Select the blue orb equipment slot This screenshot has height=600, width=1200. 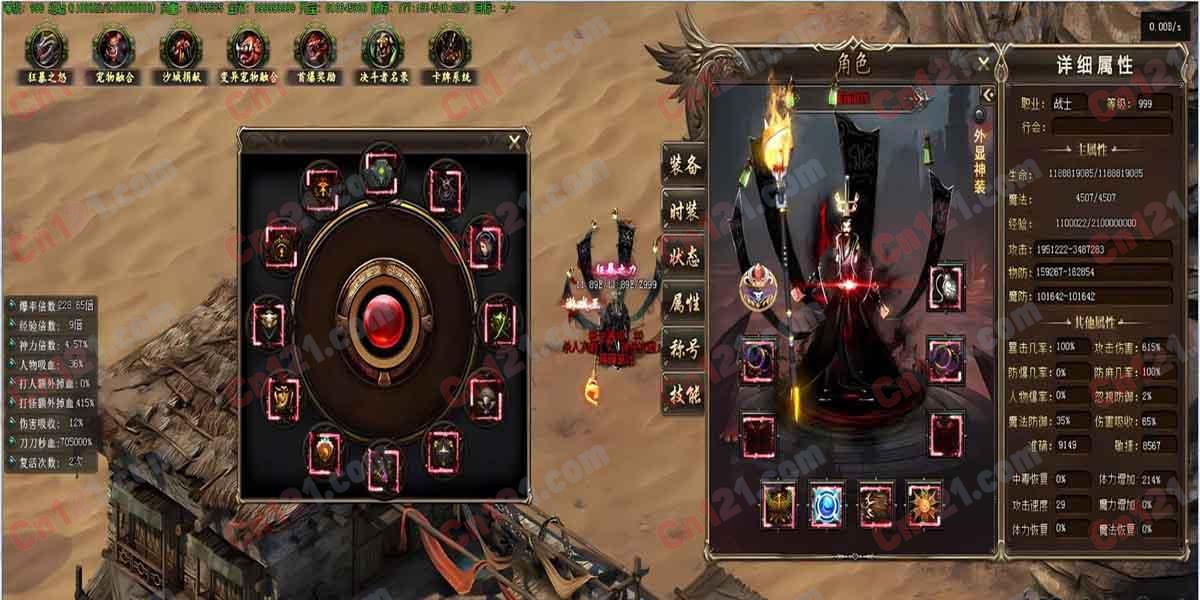pos(827,503)
